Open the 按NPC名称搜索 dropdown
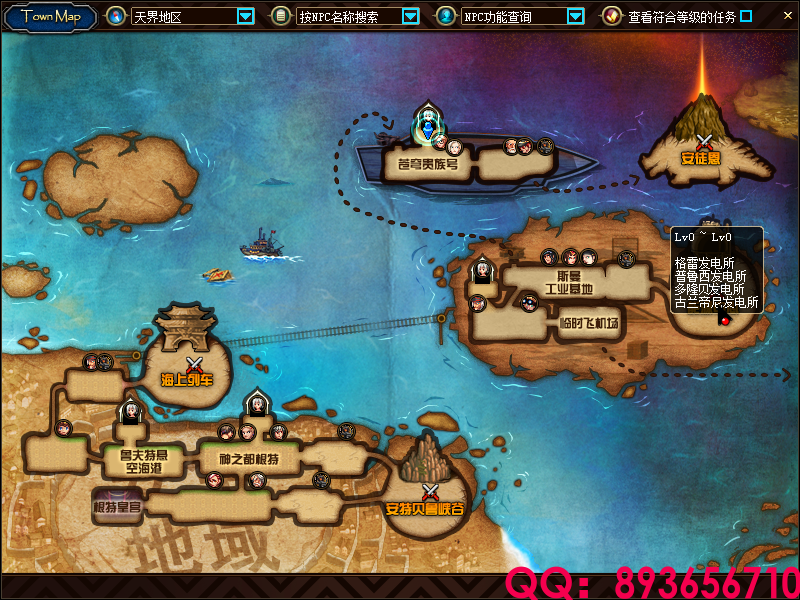Viewport: 800px width, 600px height. pos(410,16)
